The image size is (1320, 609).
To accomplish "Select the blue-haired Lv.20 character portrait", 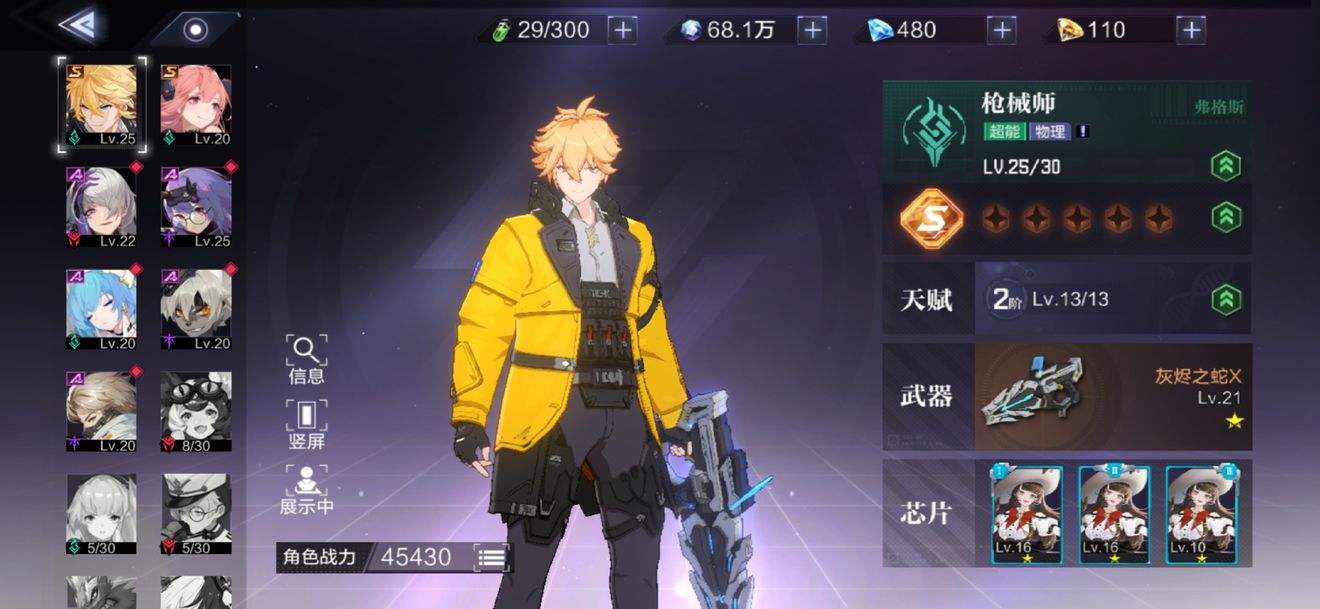I will tap(101, 309).
